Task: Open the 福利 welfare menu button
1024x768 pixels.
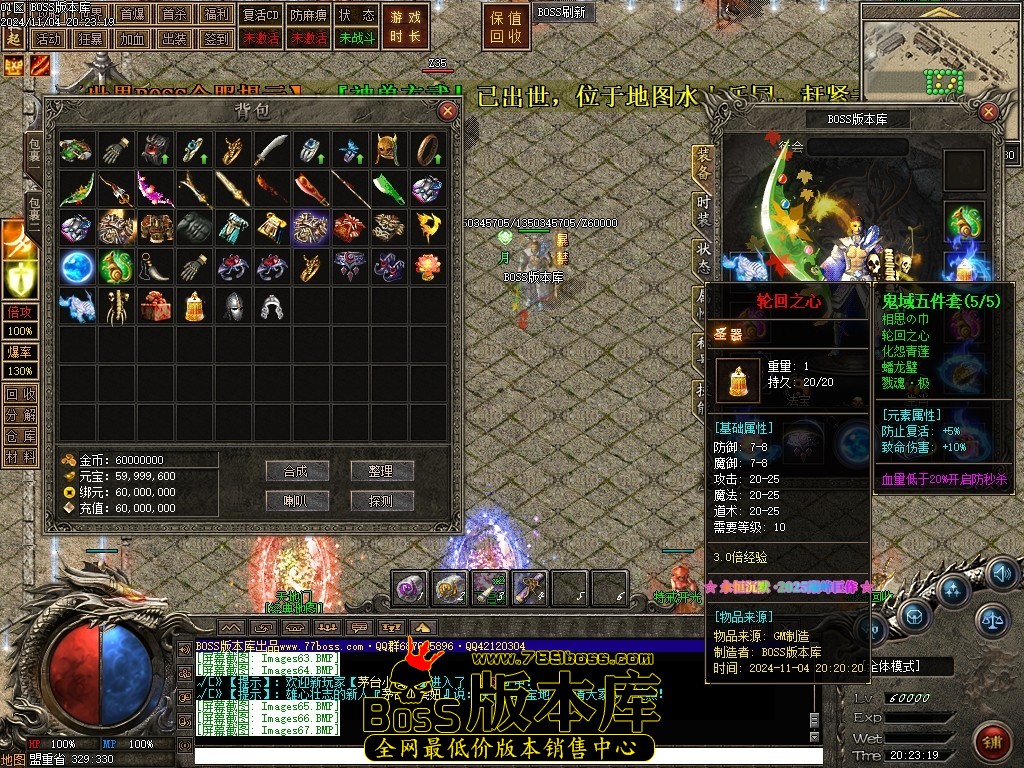Action: tap(215, 15)
